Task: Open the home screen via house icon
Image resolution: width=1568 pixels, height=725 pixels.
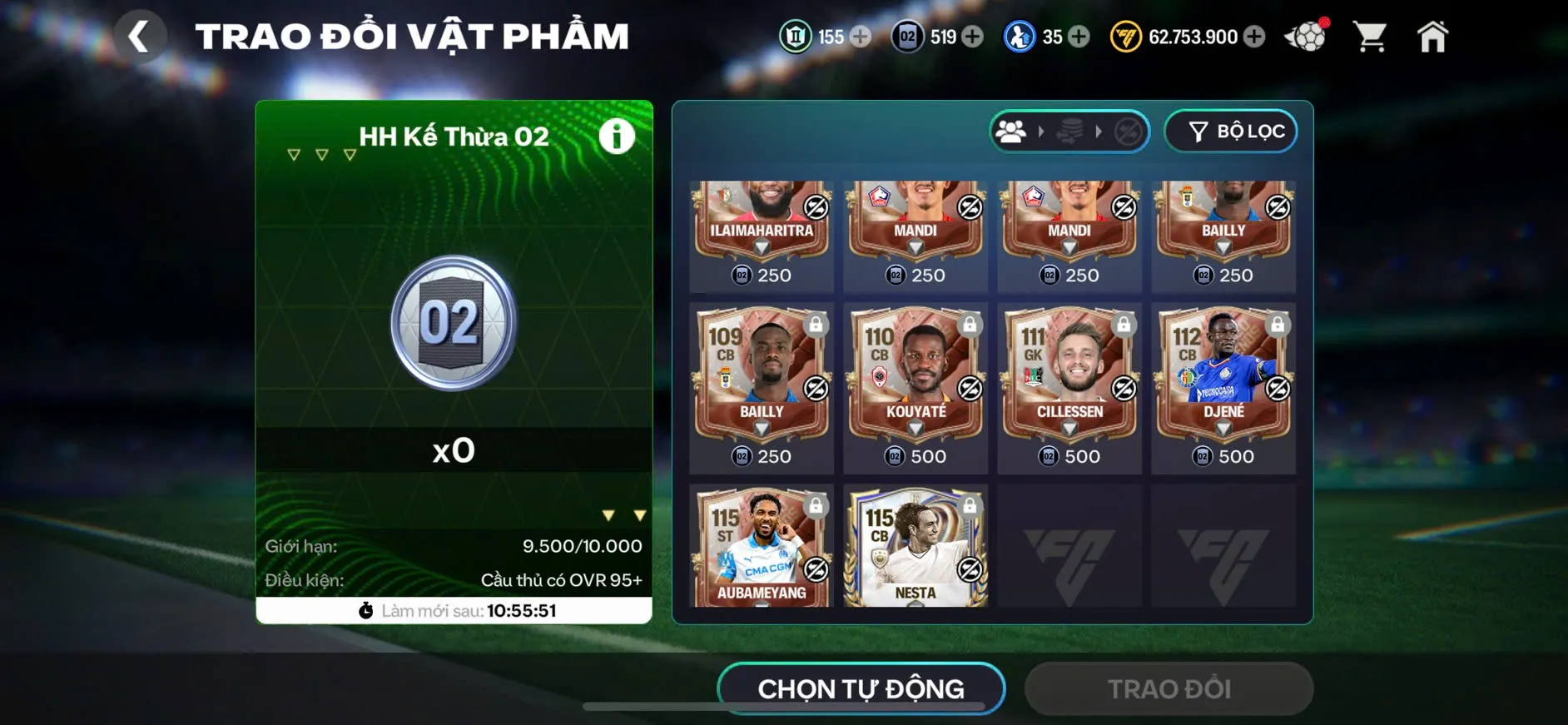Action: pyautogui.click(x=1433, y=35)
